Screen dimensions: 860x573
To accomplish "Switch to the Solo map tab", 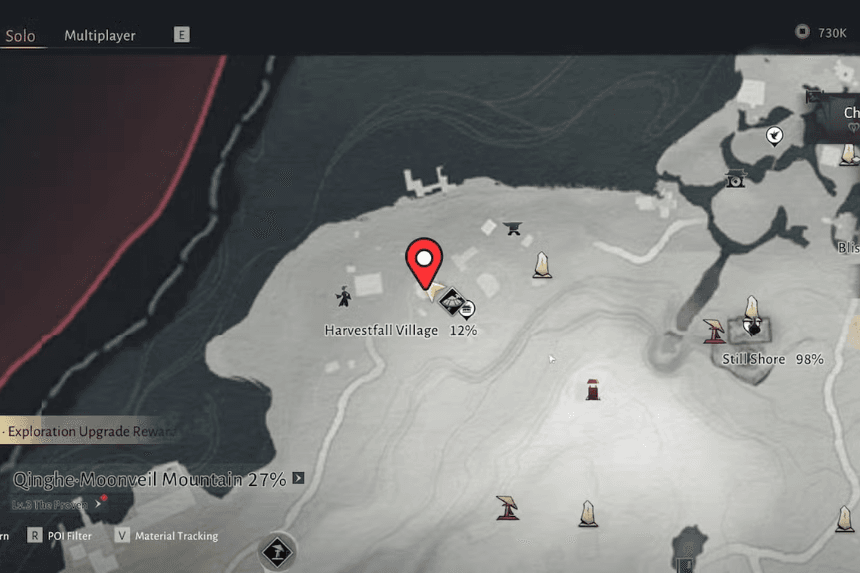I will tap(20, 36).
